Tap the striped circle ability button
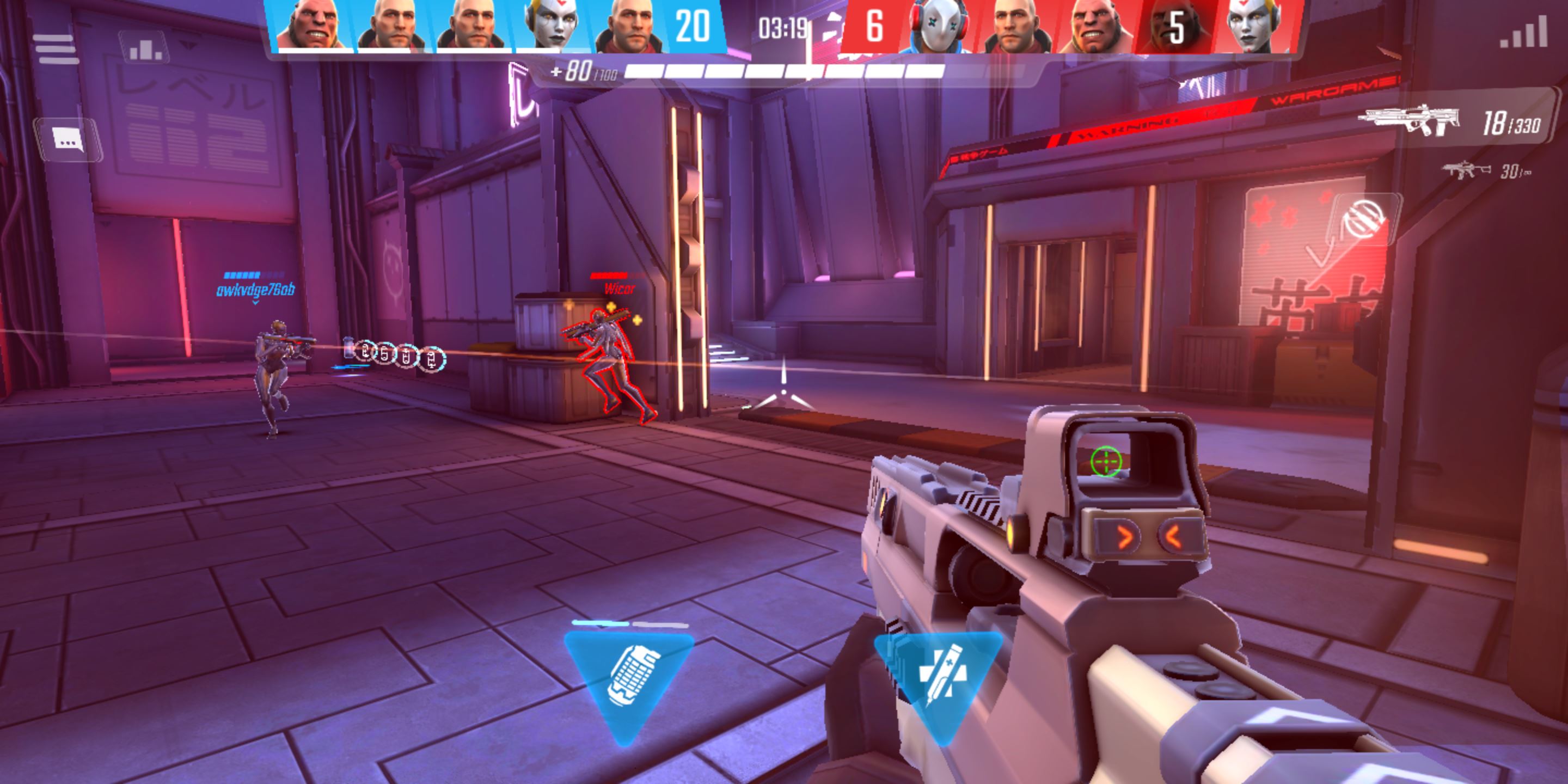The image size is (1568, 784). [x=1365, y=219]
